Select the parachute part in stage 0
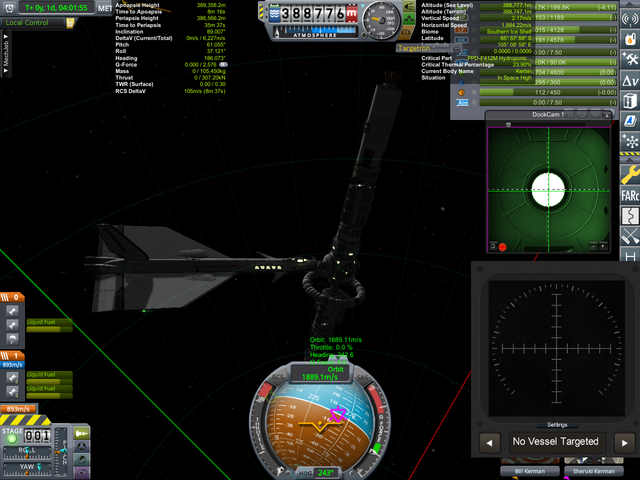This screenshot has height=480, width=640. click(x=12, y=339)
